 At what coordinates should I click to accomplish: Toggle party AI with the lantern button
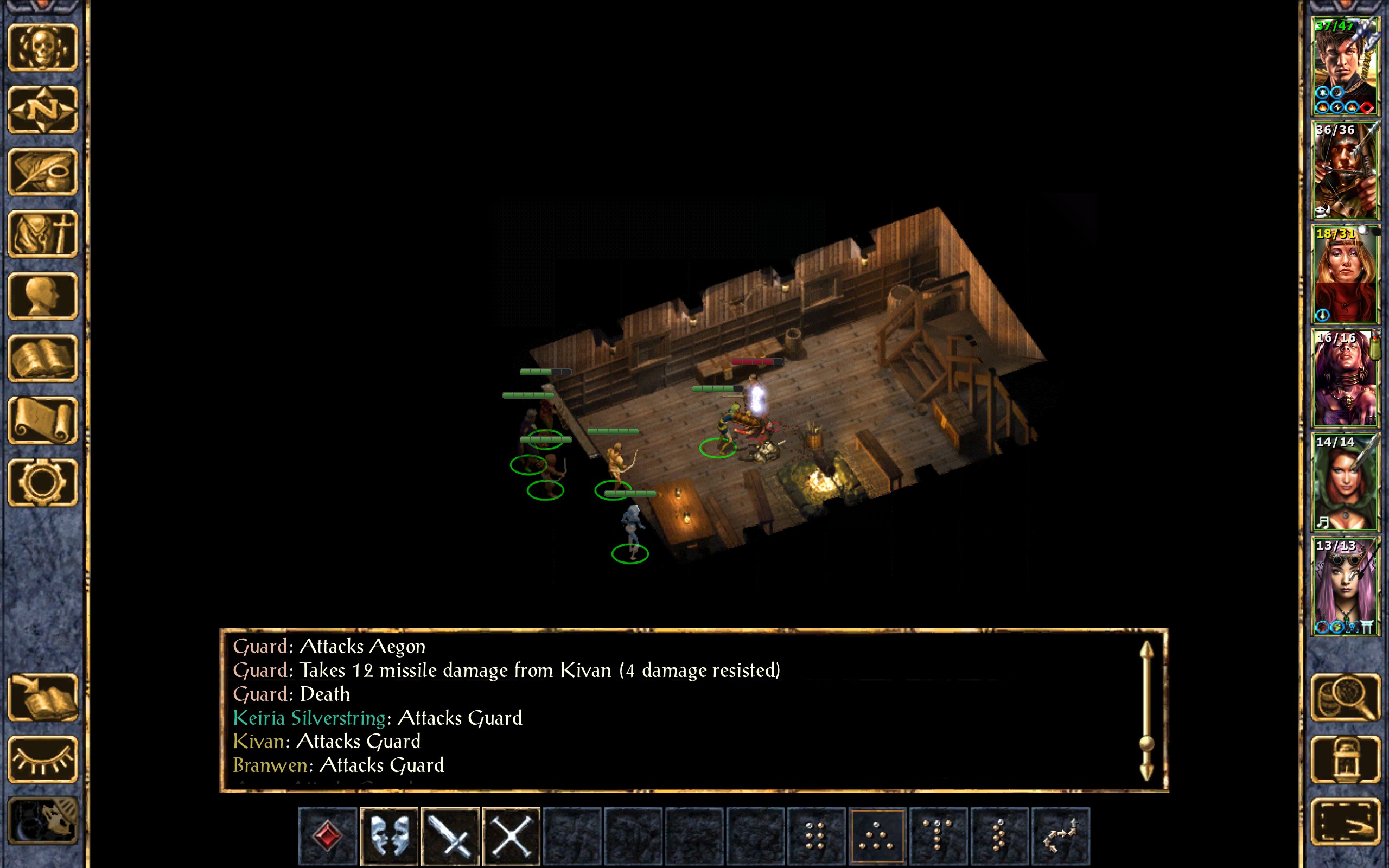click(1345, 759)
